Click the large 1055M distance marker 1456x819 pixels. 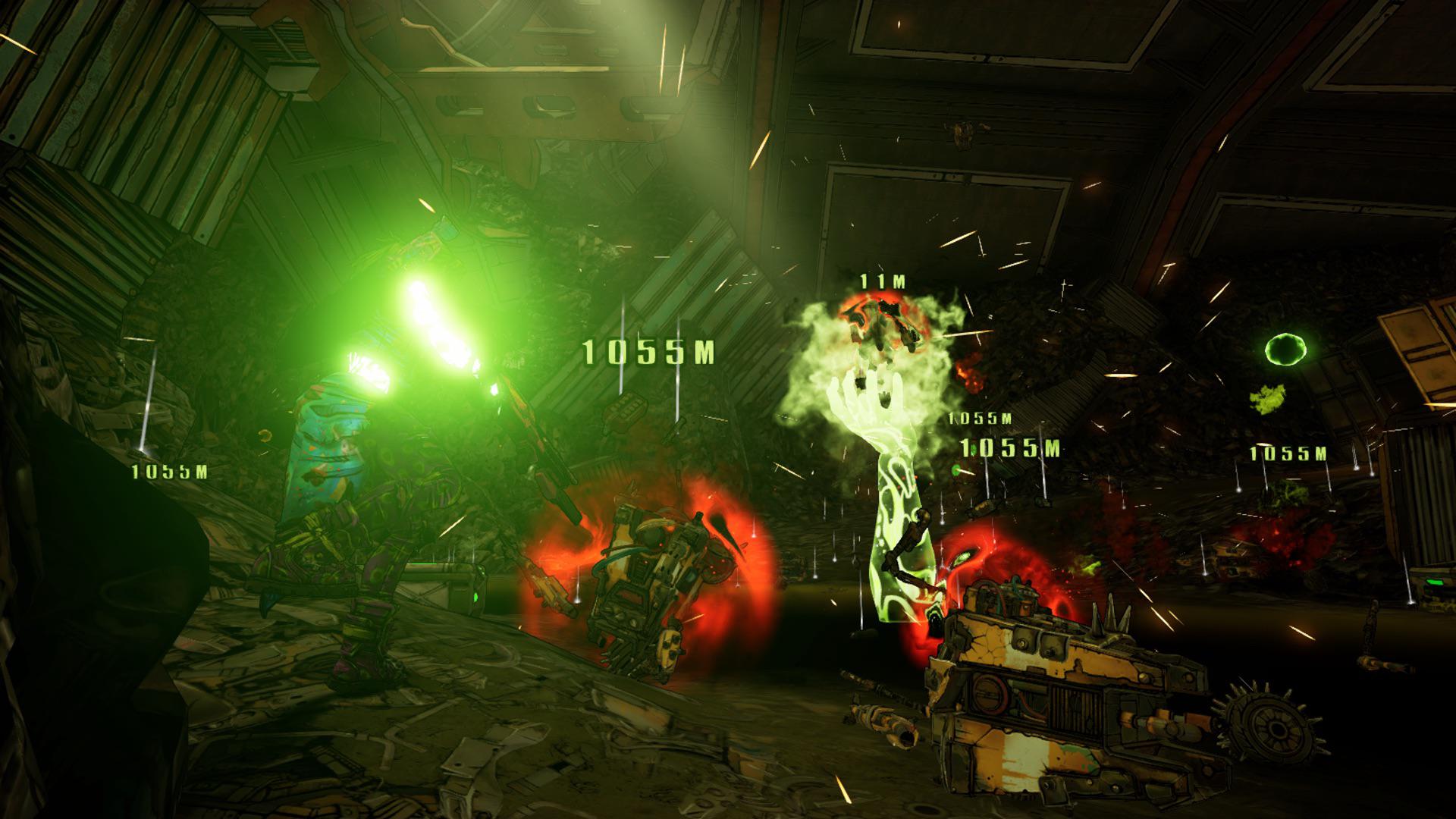(x=648, y=351)
